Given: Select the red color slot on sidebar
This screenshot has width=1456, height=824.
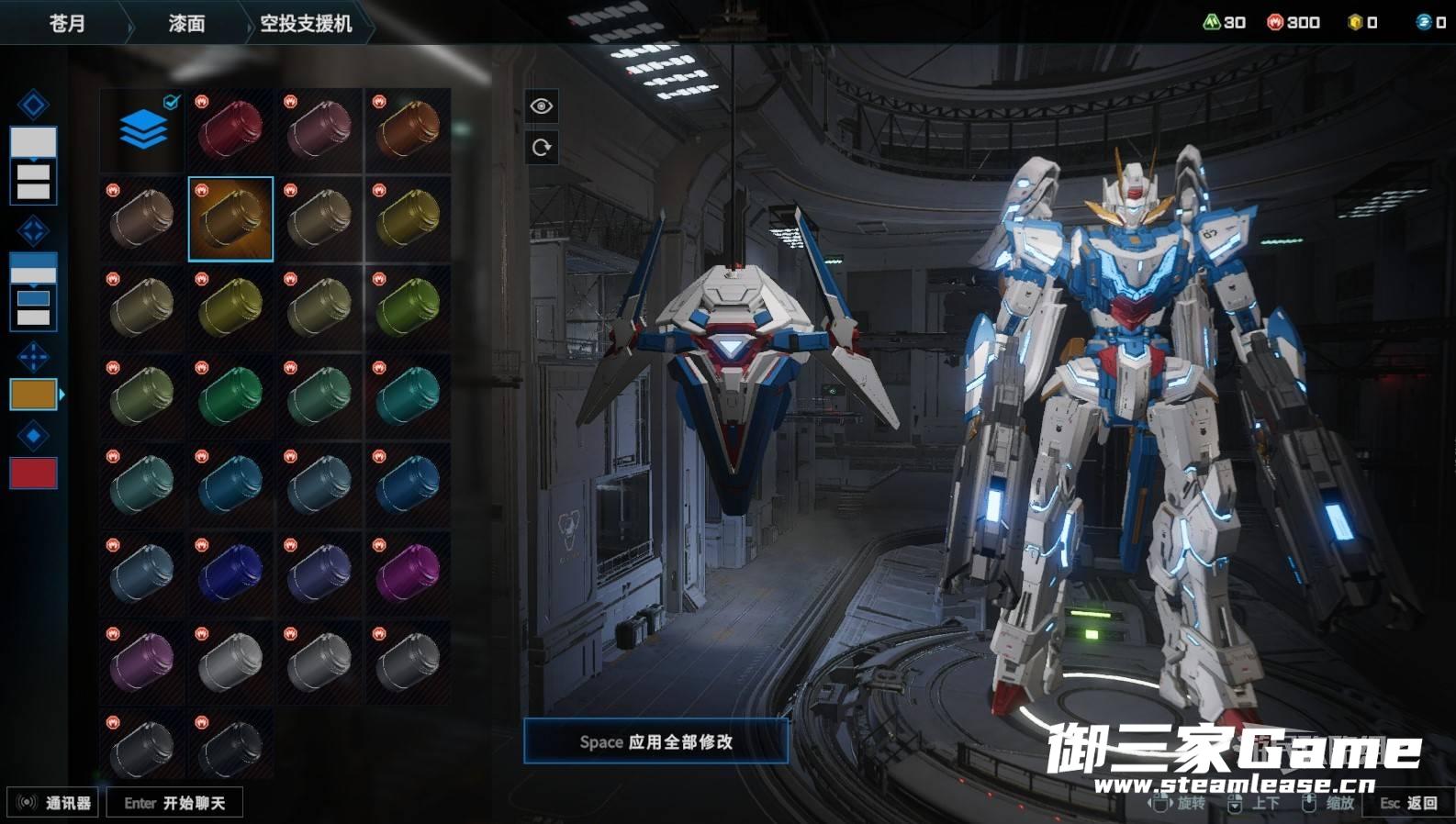Looking at the screenshot, I should point(33,473).
